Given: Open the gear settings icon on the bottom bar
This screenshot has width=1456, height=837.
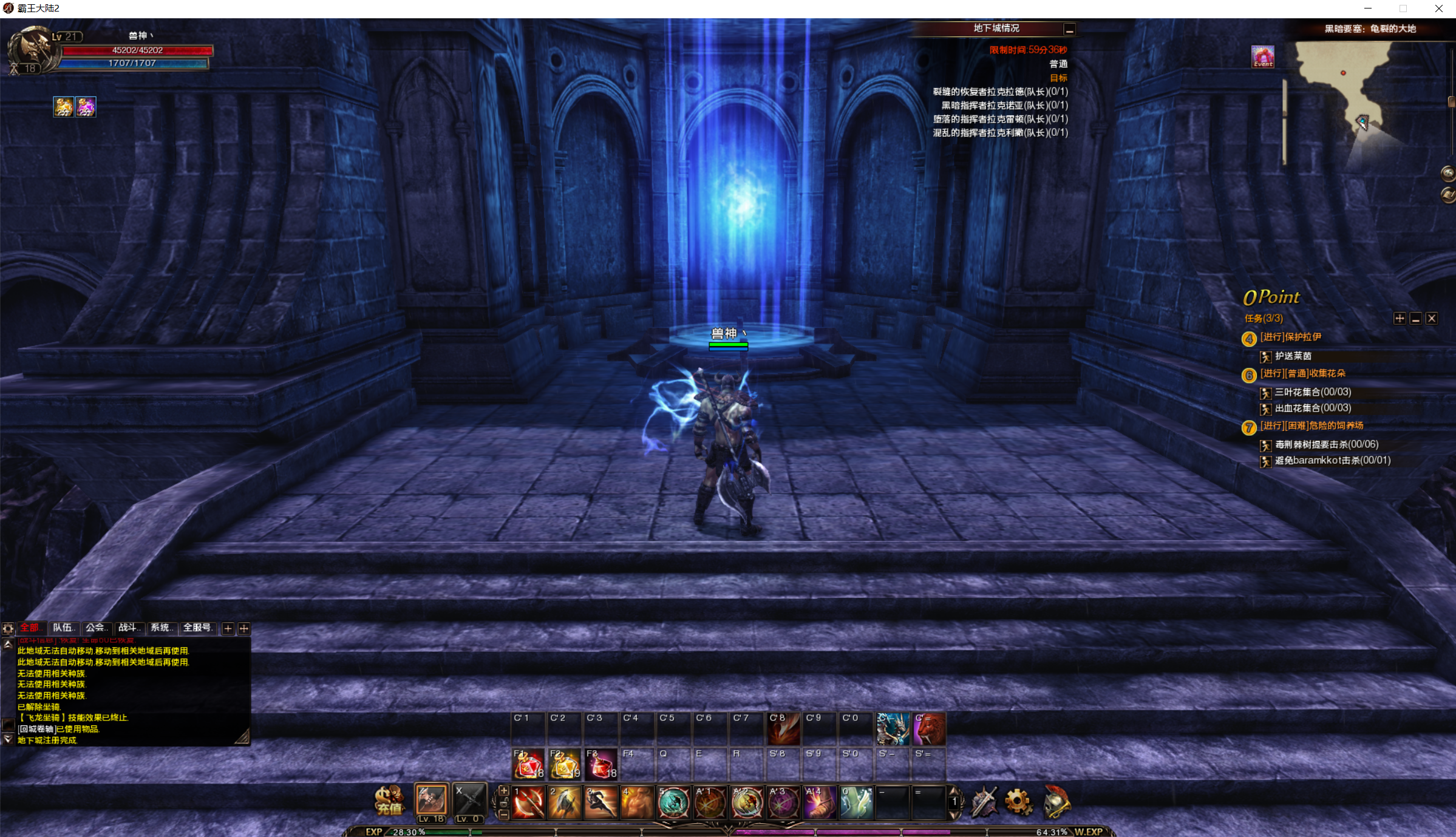Looking at the screenshot, I should (1019, 802).
